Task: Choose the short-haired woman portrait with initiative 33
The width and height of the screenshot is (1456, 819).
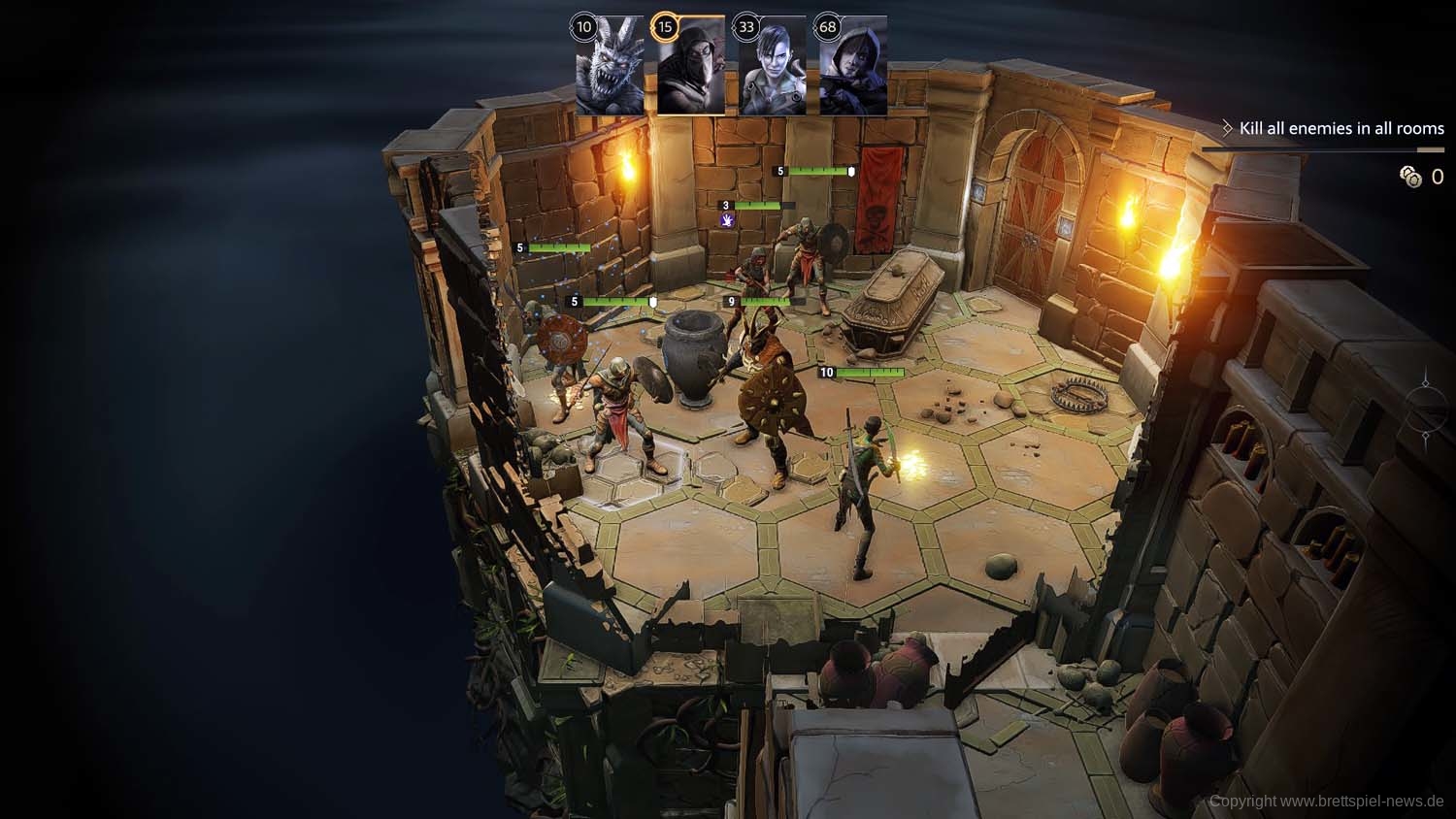Action: coord(773,68)
